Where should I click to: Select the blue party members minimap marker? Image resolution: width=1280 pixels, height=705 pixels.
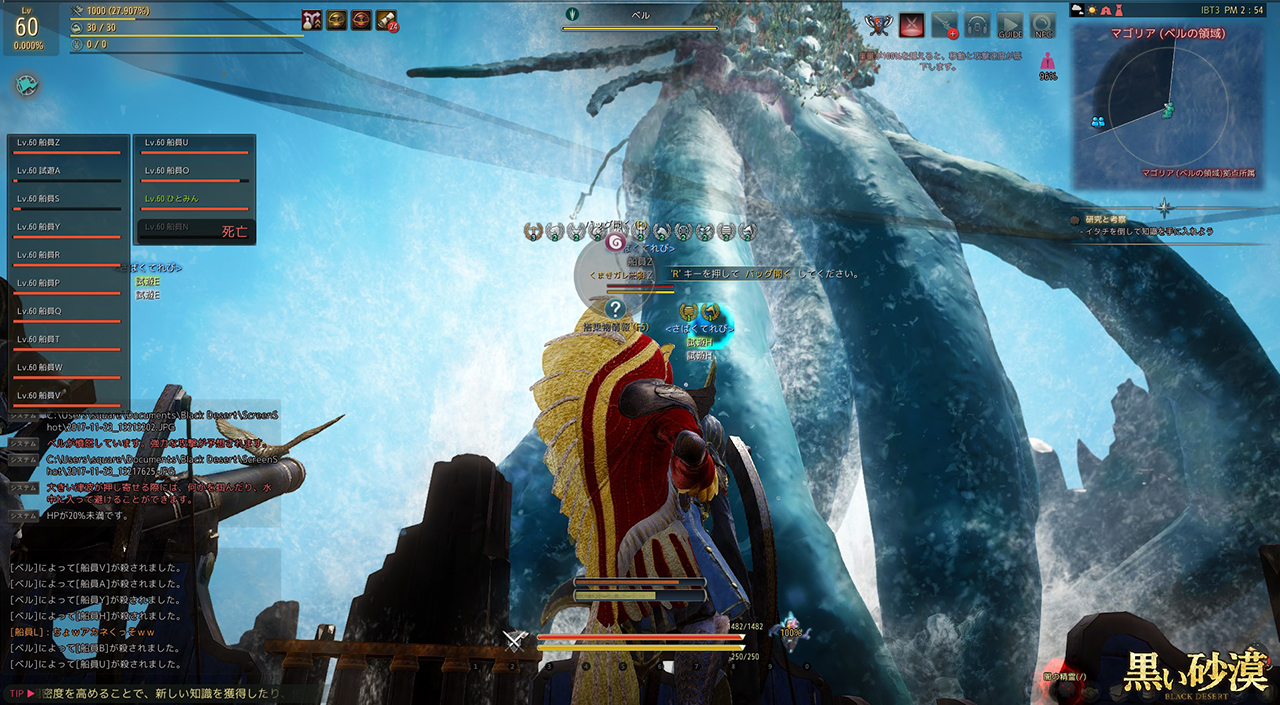click(x=1098, y=121)
